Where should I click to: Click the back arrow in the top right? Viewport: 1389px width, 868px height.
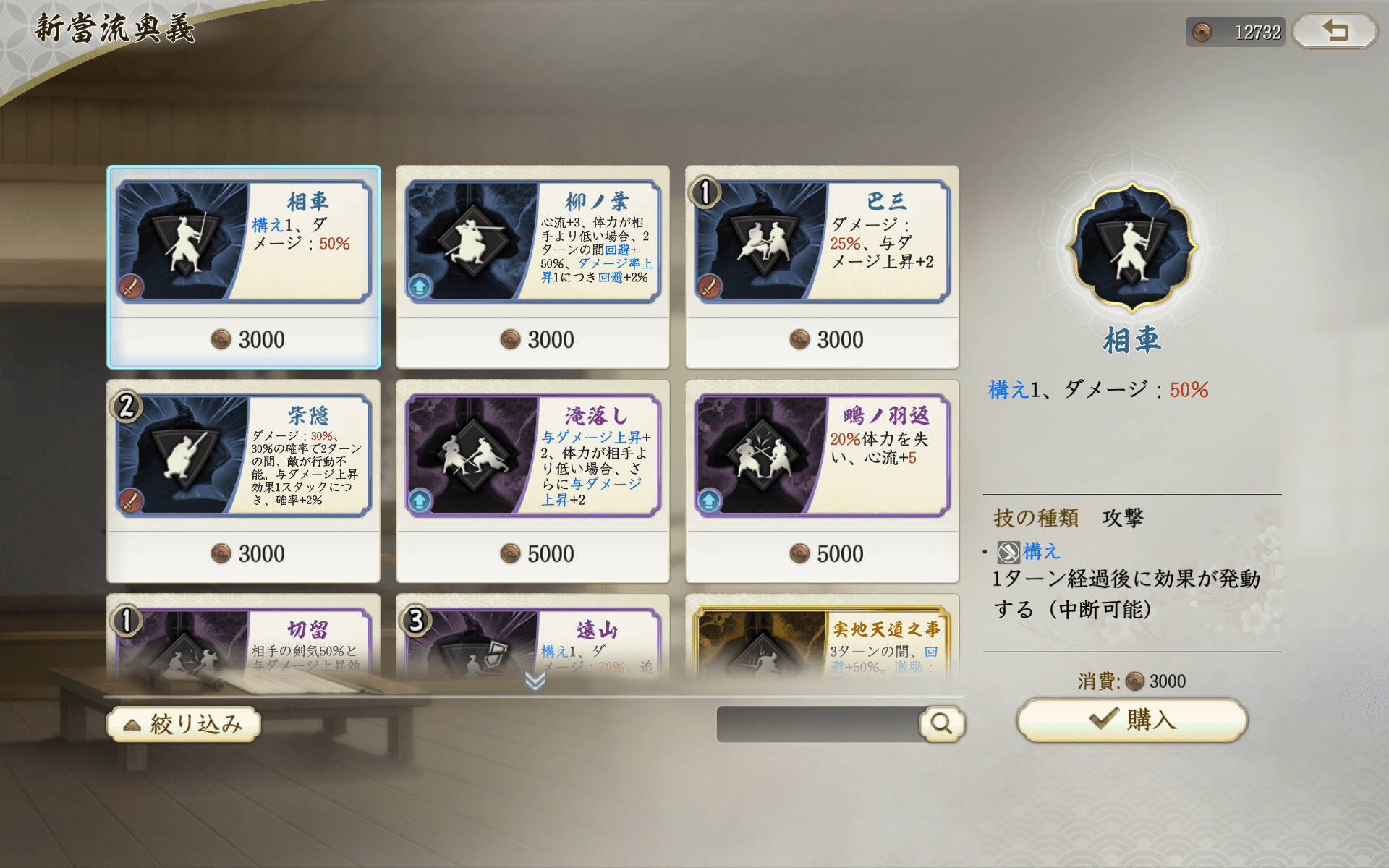click(x=1334, y=31)
